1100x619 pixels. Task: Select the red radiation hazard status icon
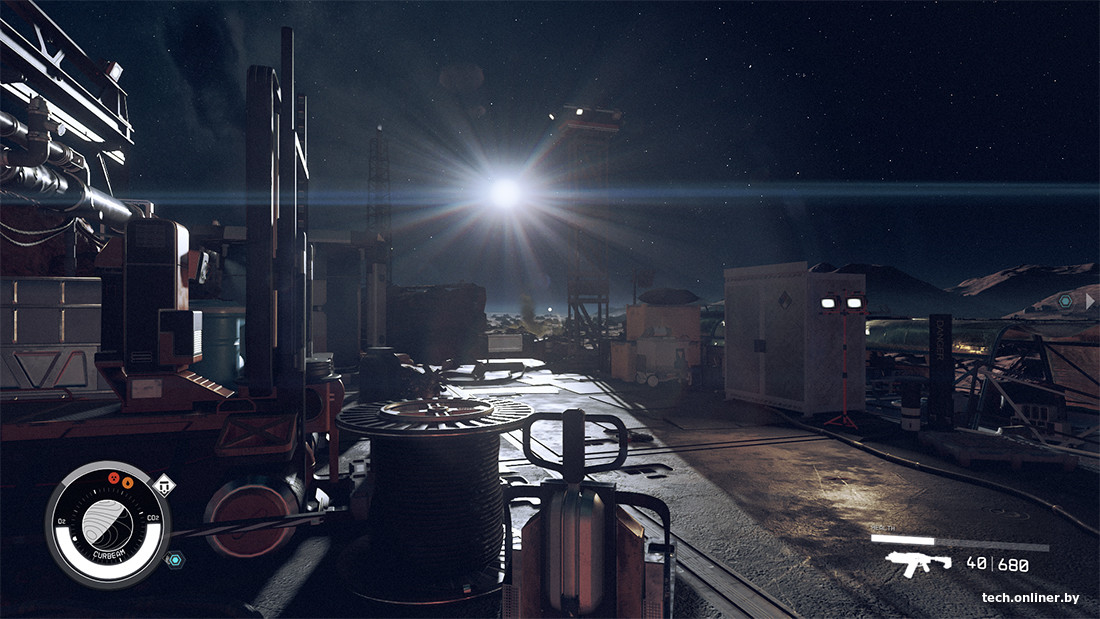[x=113, y=481]
